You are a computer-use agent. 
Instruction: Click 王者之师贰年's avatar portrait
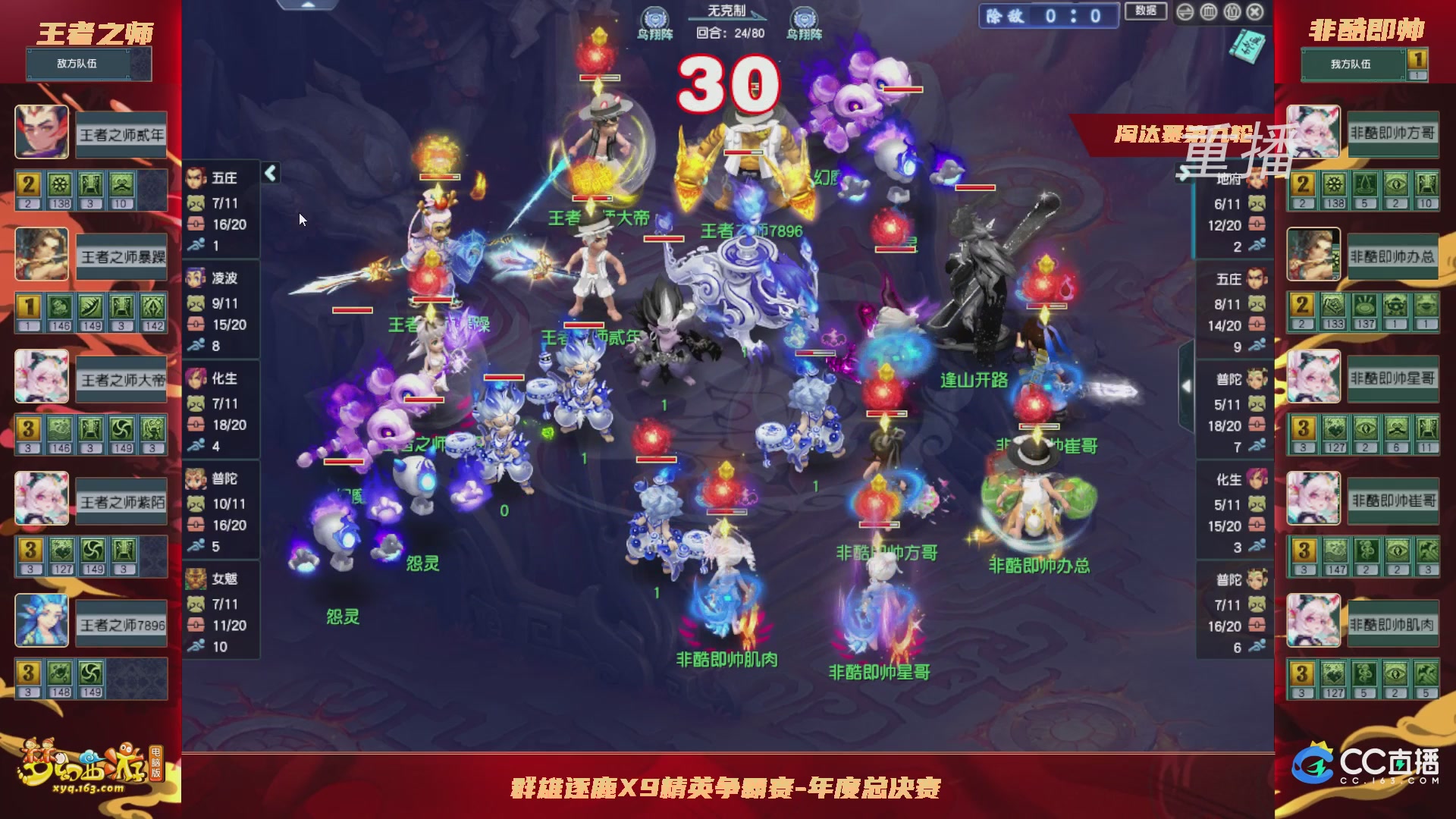pyautogui.click(x=42, y=133)
